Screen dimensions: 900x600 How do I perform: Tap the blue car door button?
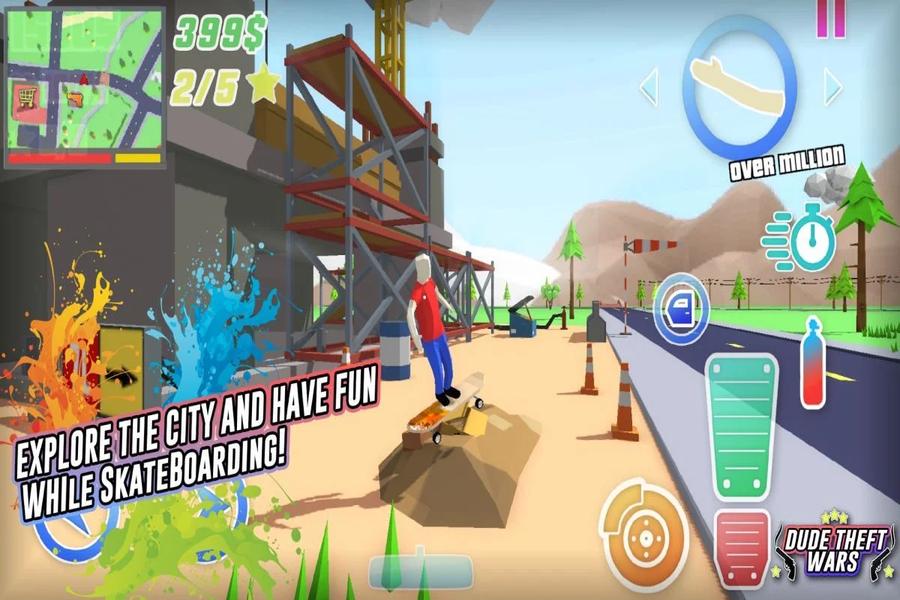[x=682, y=308]
